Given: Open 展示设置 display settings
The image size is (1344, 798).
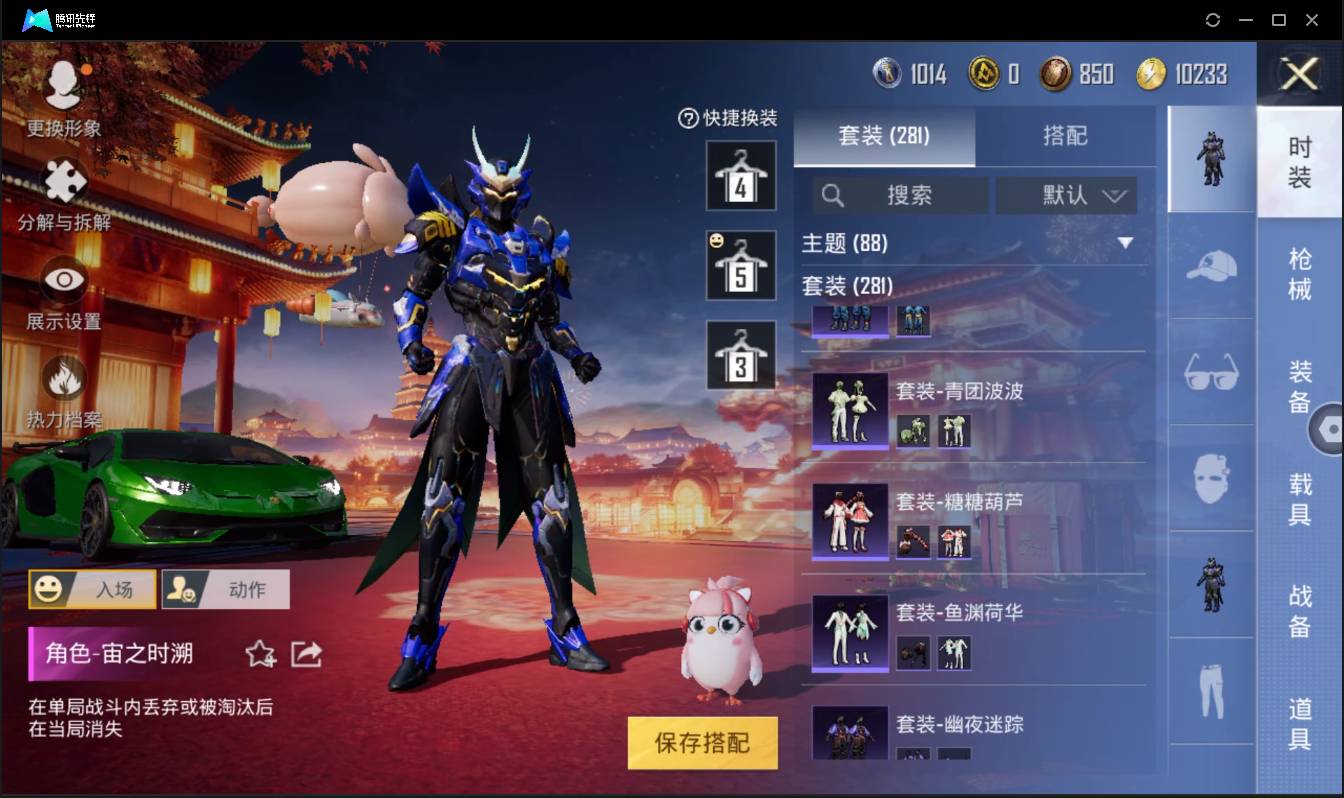Looking at the screenshot, I should point(65,280).
